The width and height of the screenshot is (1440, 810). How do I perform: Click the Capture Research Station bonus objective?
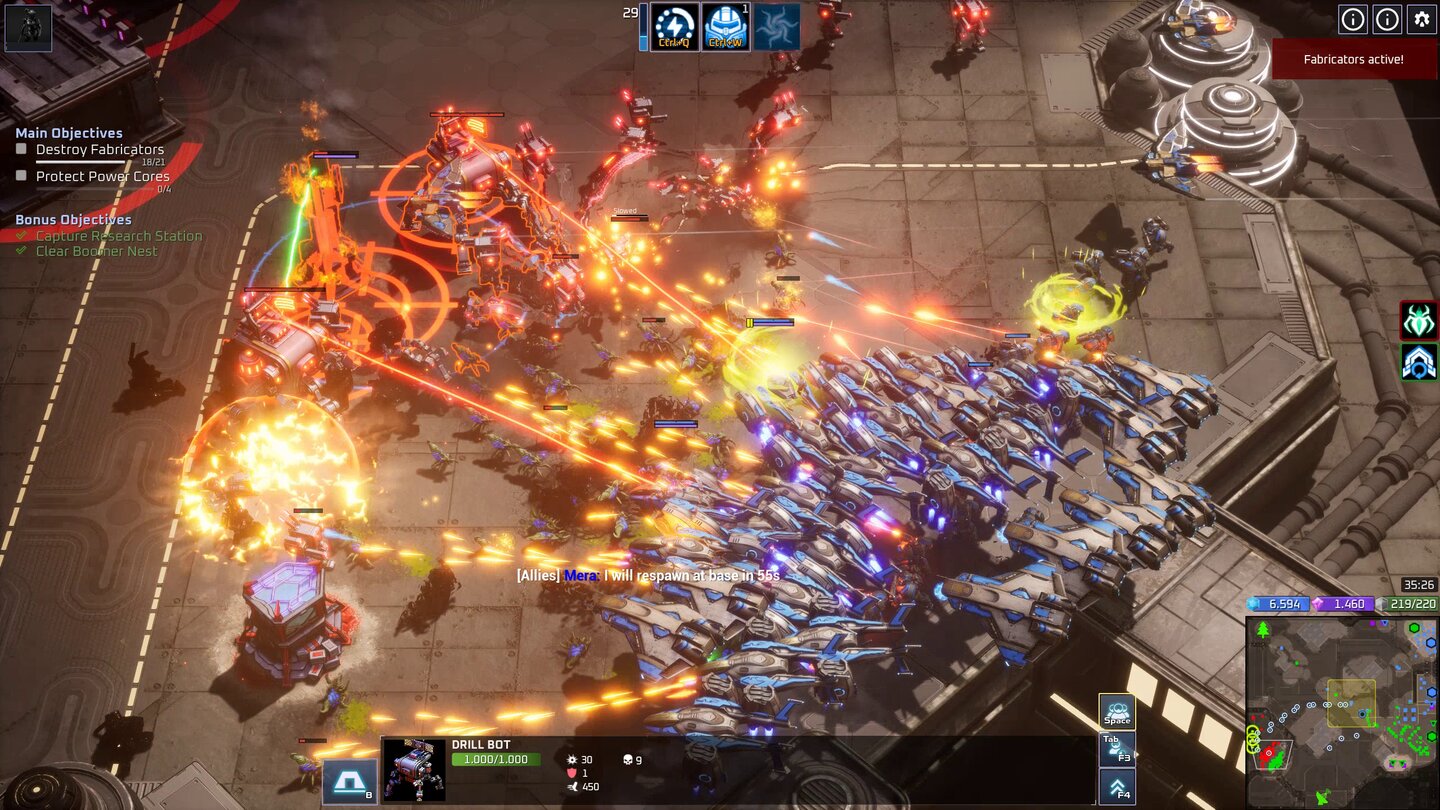118,236
